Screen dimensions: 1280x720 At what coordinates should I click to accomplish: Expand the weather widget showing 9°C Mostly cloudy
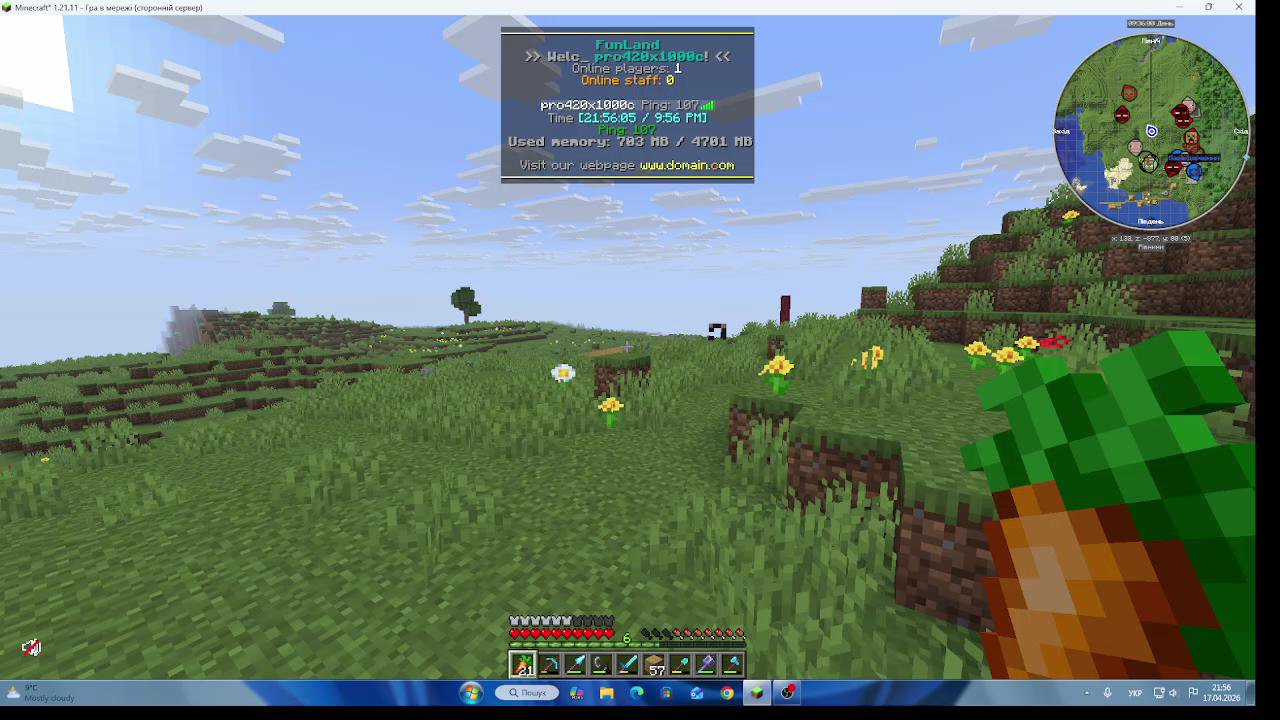pyautogui.click(x=40, y=692)
